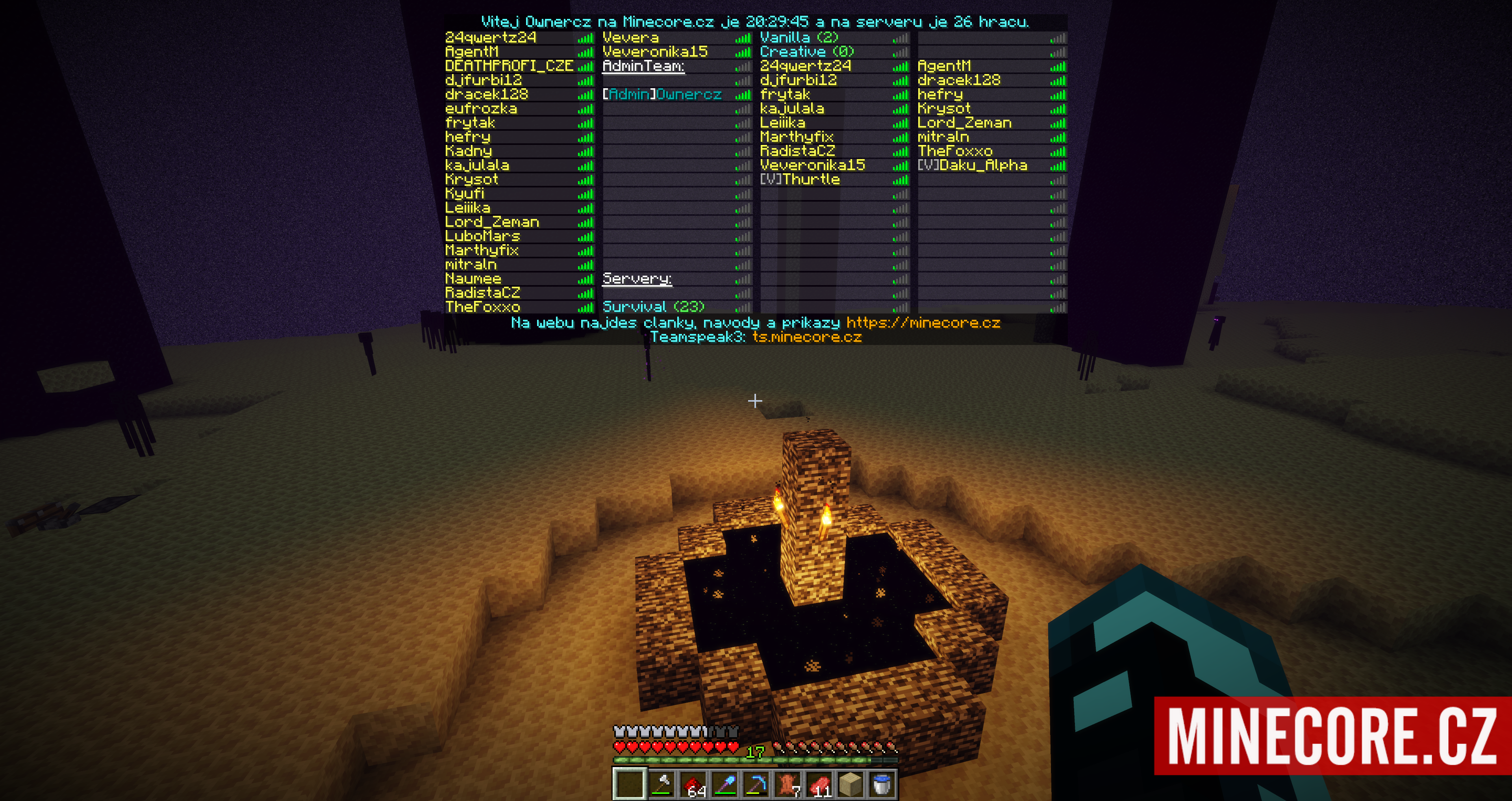Equip the diamond pickaxe slot
The width and height of the screenshot is (1512, 801).
click(756, 784)
